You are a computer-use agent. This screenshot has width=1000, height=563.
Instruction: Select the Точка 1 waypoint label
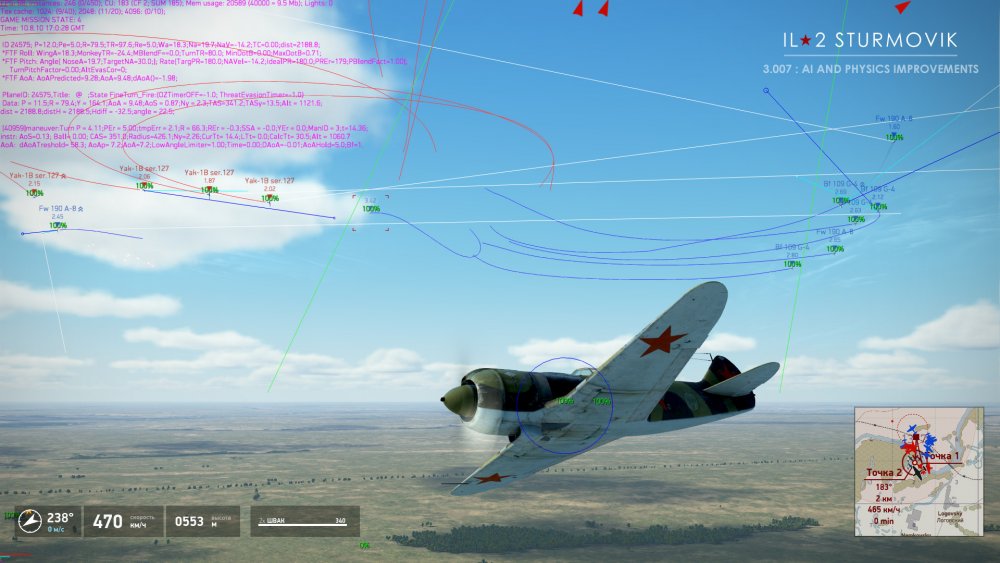pyautogui.click(x=944, y=457)
